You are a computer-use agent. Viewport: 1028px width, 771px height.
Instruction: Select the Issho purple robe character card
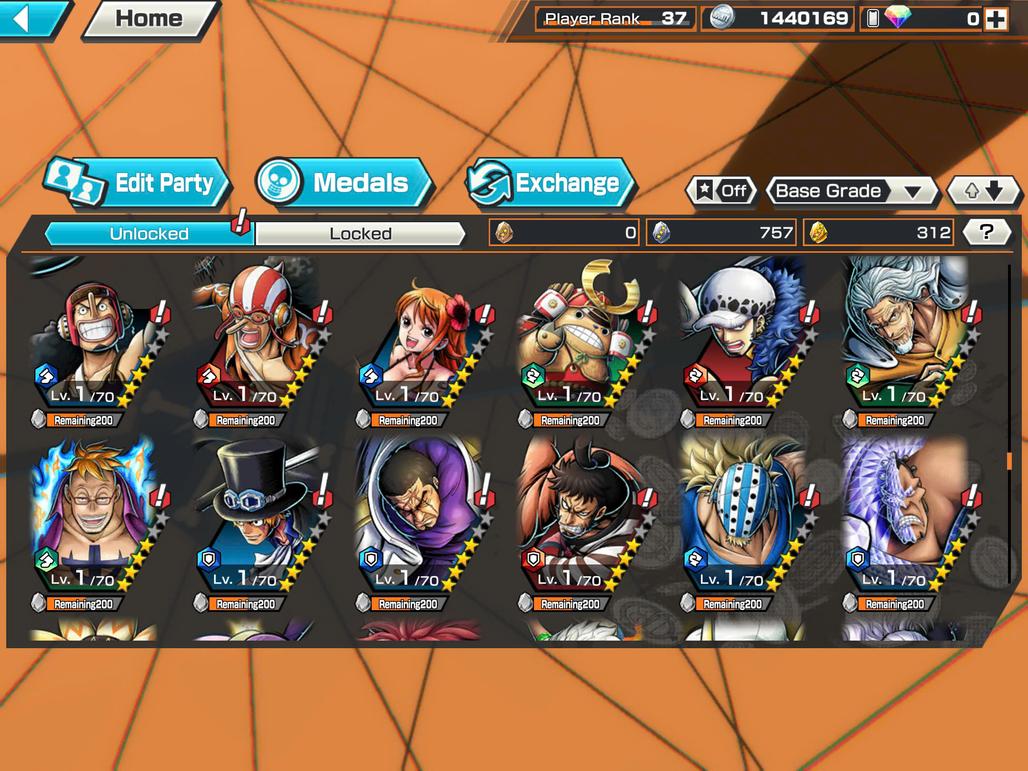tap(420, 522)
